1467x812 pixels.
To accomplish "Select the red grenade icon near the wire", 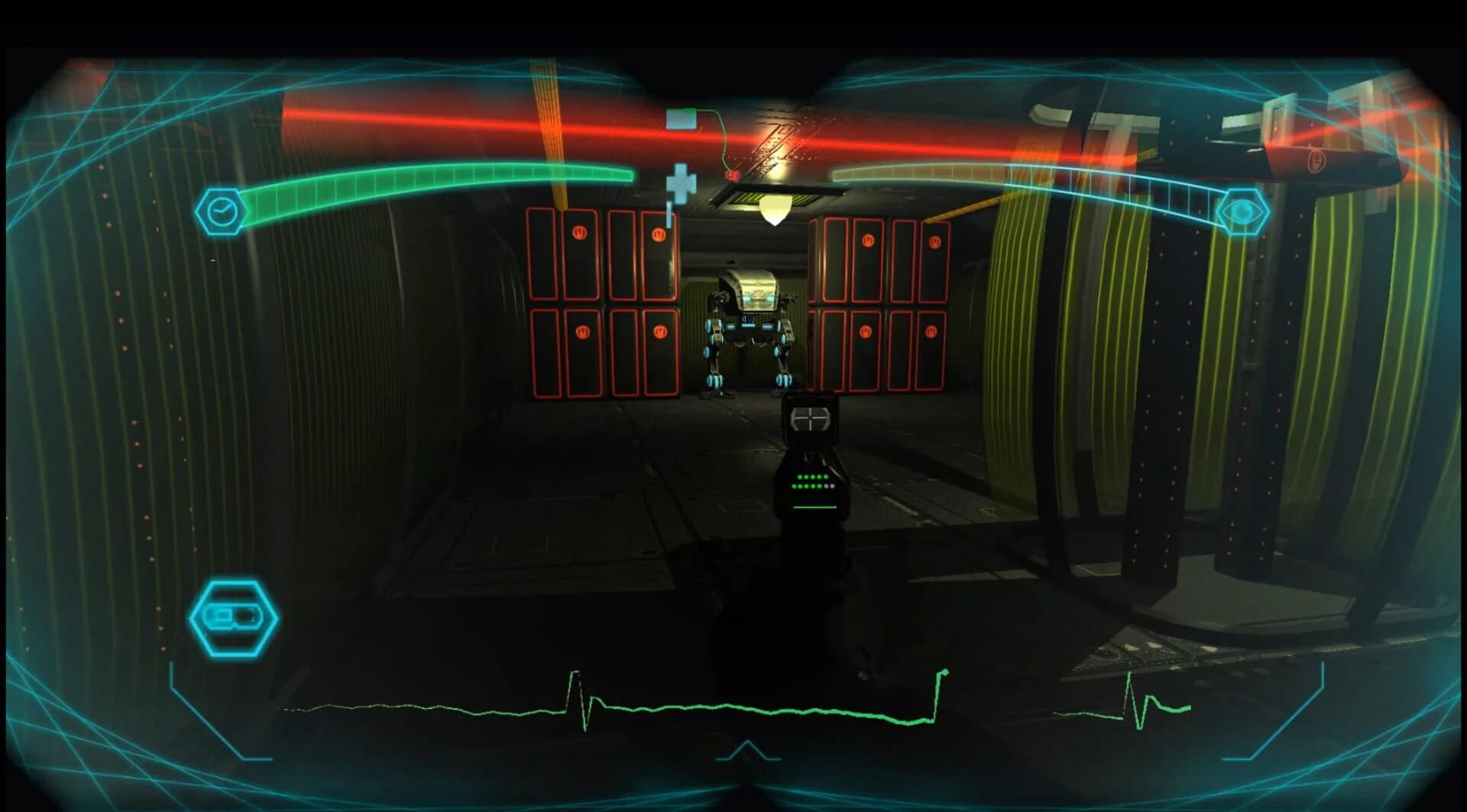I will [x=731, y=174].
